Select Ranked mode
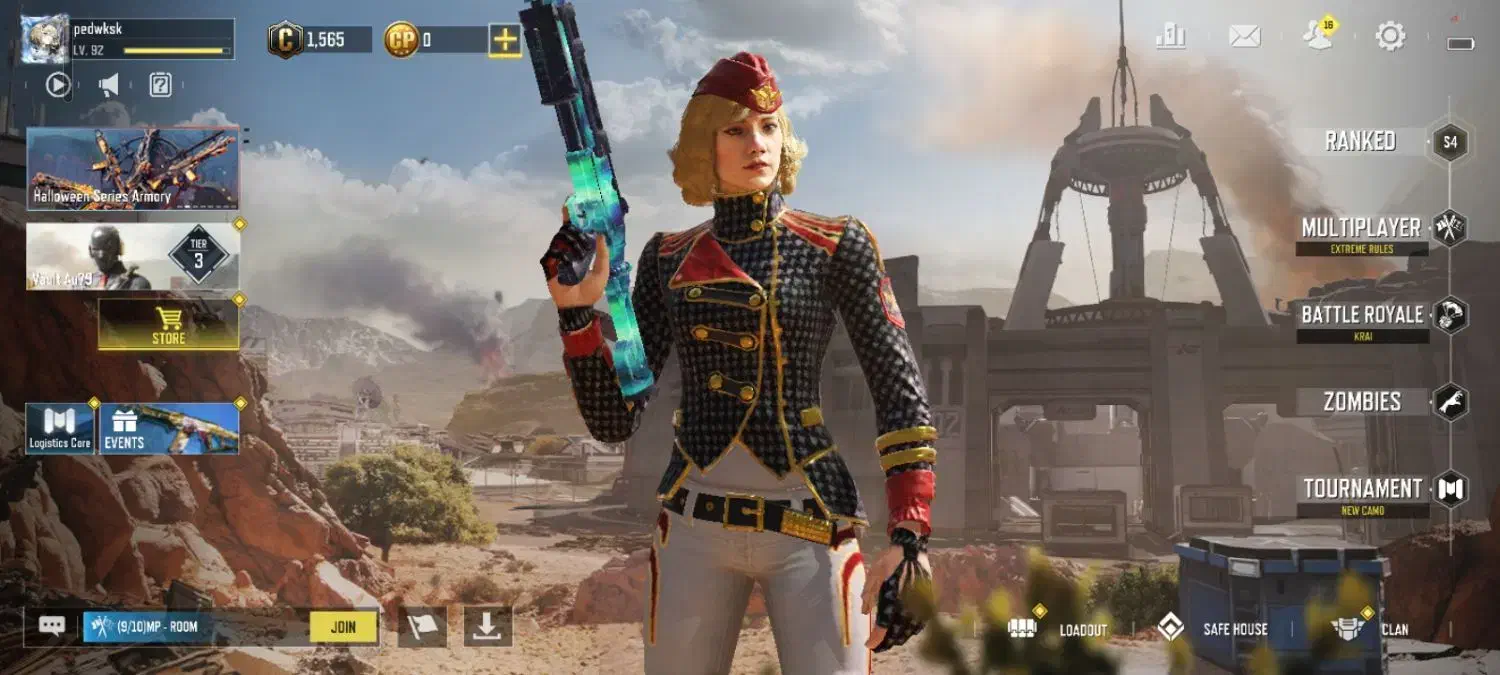Screen dimensions: 1500x675 (1360, 141)
